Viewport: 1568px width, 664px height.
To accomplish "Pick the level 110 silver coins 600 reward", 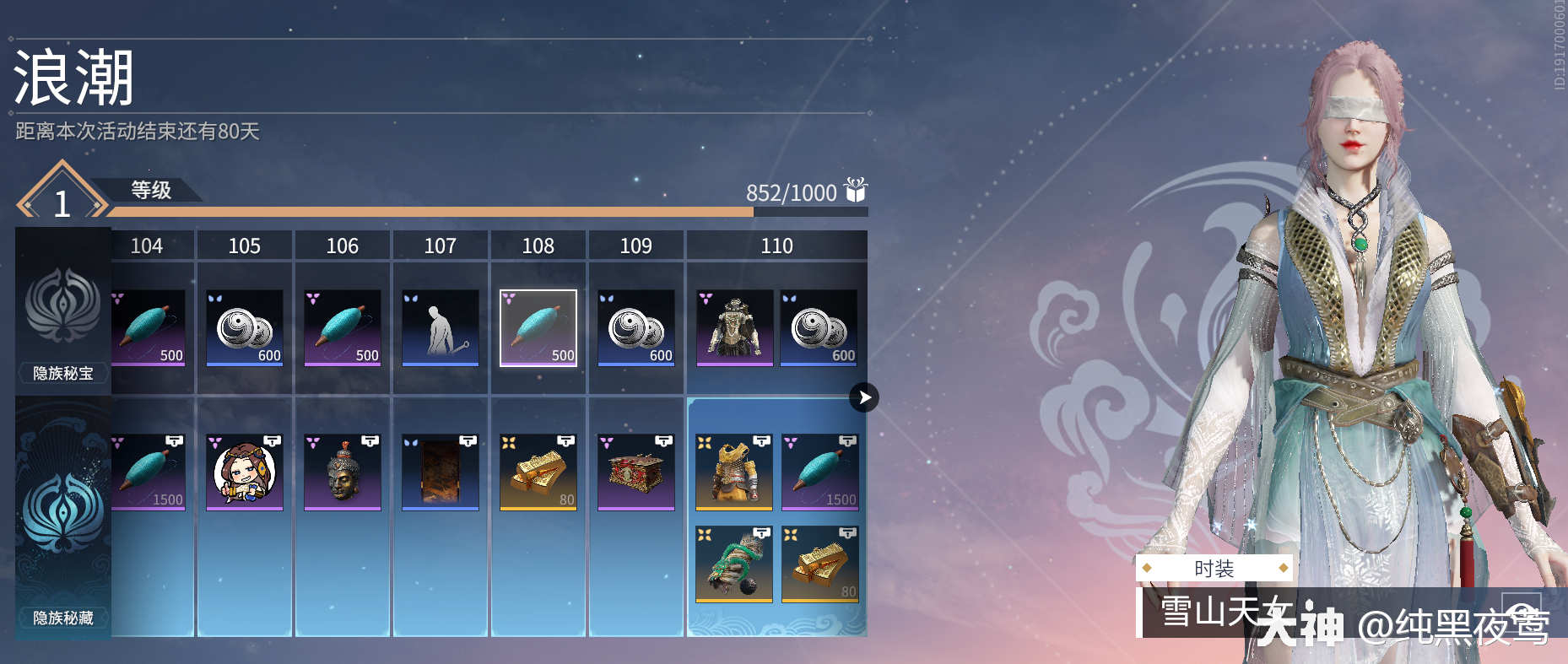I will (x=819, y=327).
